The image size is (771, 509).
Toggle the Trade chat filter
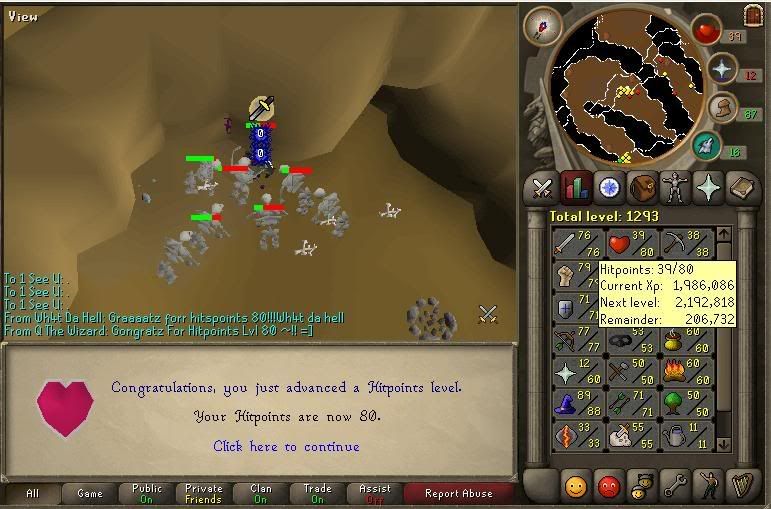[x=318, y=493]
